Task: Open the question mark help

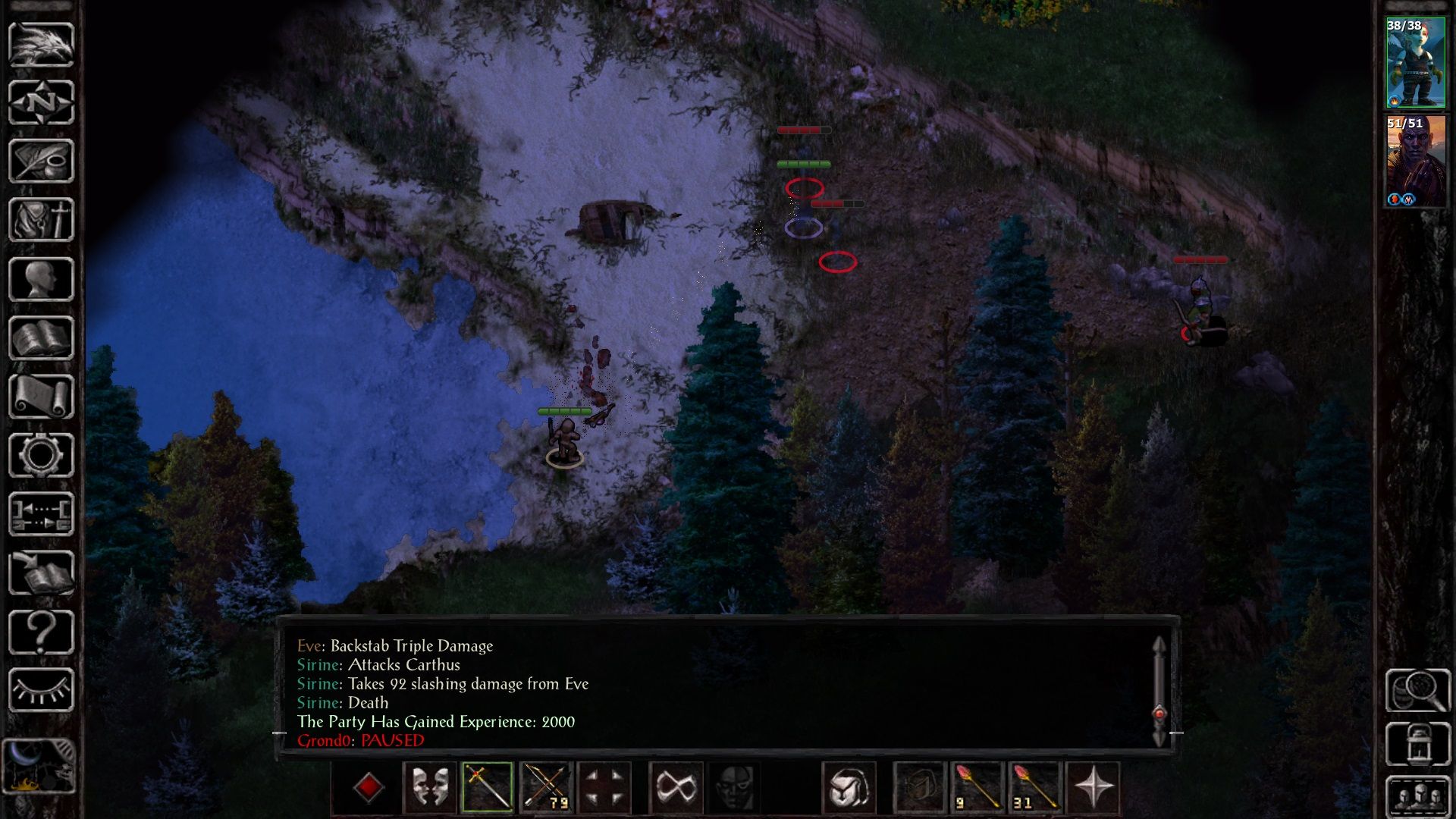Action: (41, 632)
